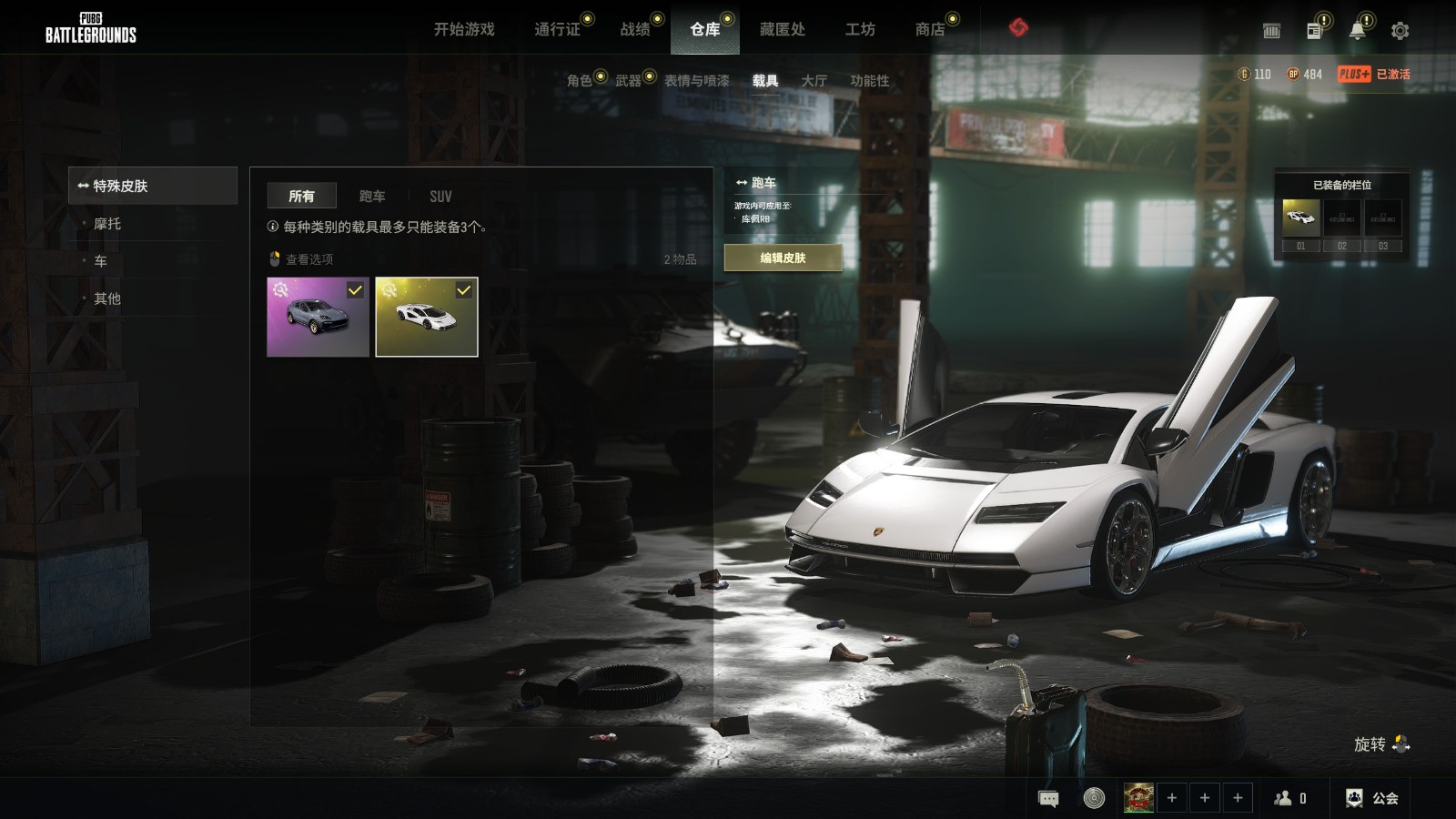
Task: Choose the 摩托 motorcycle category
Action: click(107, 224)
